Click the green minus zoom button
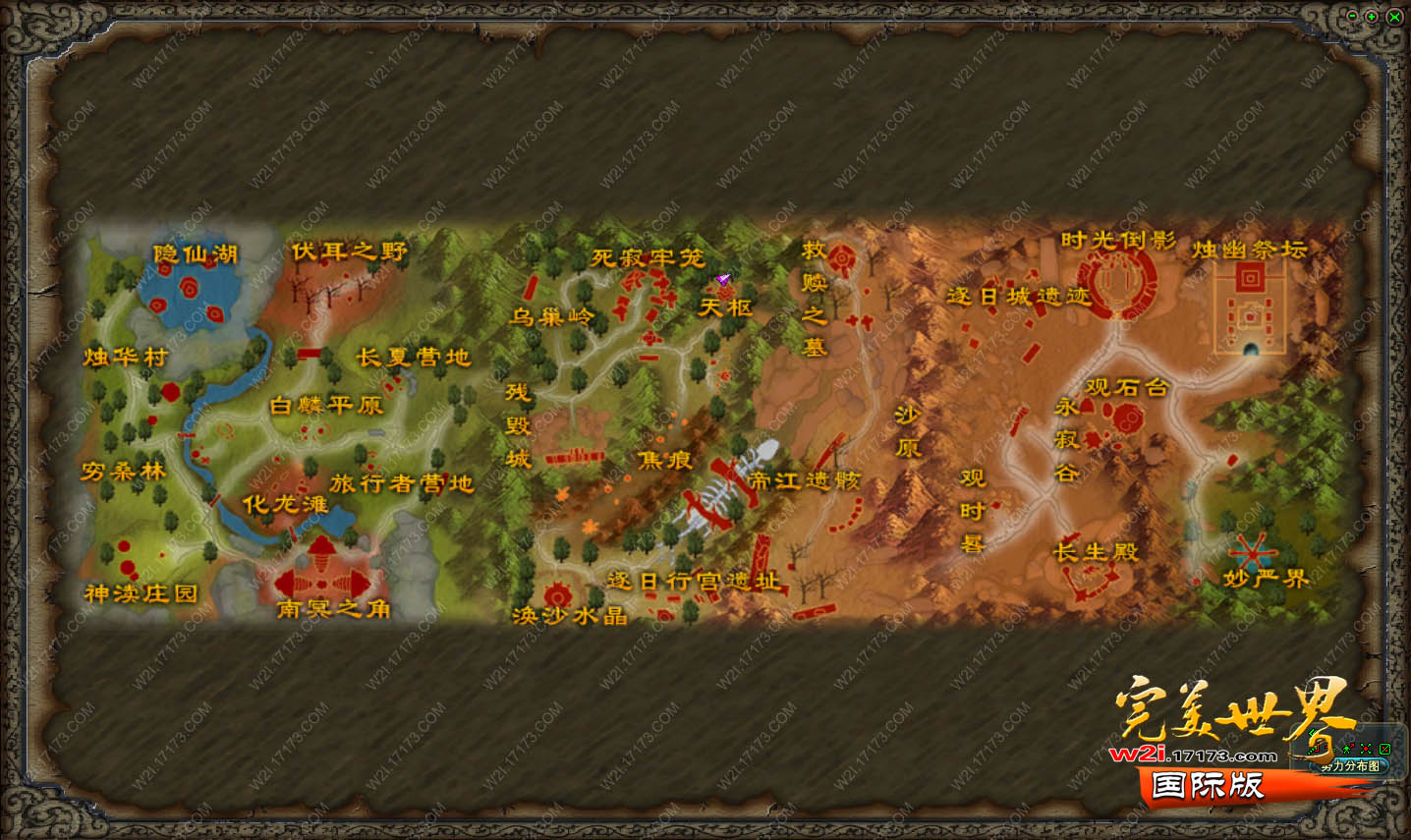This screenshot has width=1411, height=840. coord(1353,16)
